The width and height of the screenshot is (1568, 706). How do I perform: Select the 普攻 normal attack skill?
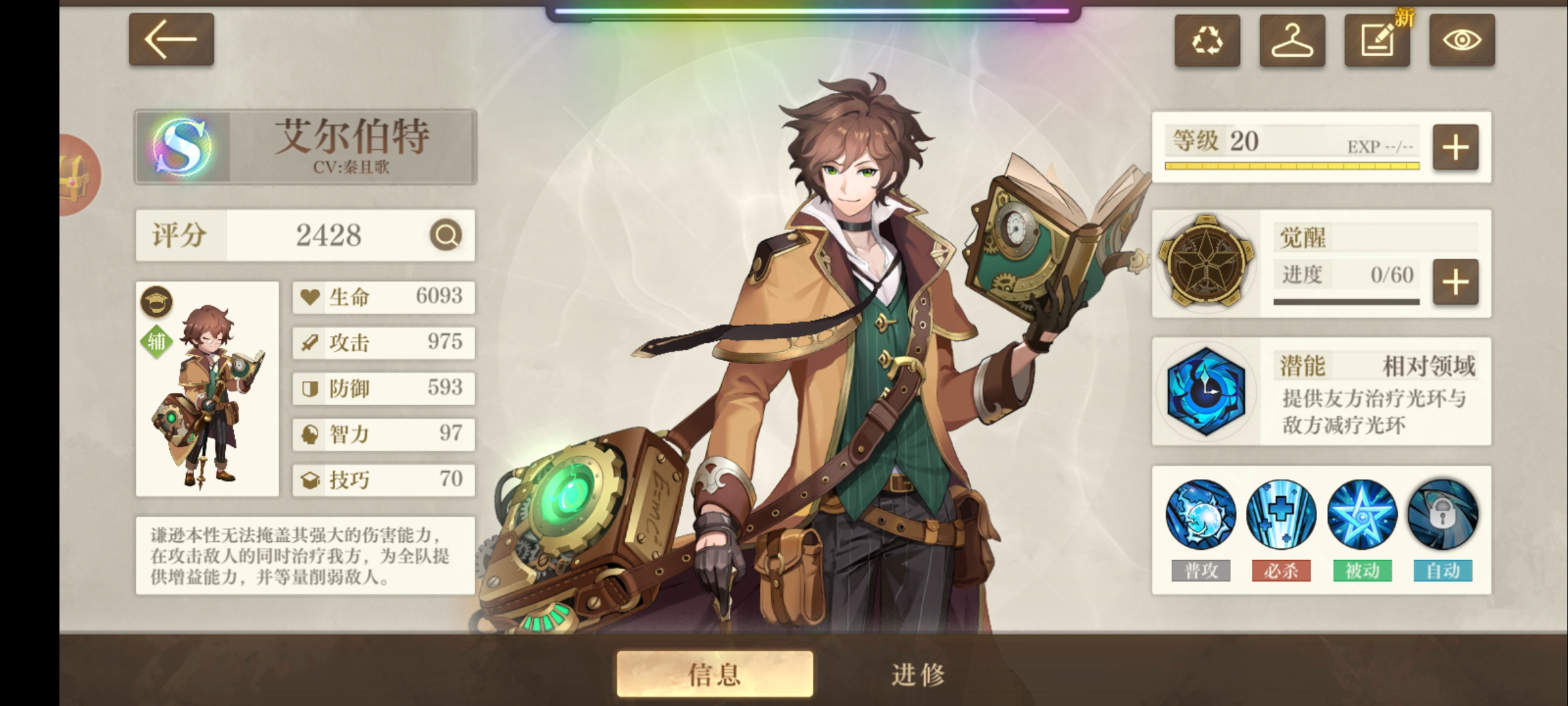pyautogui.click(x=1200, y=515)
